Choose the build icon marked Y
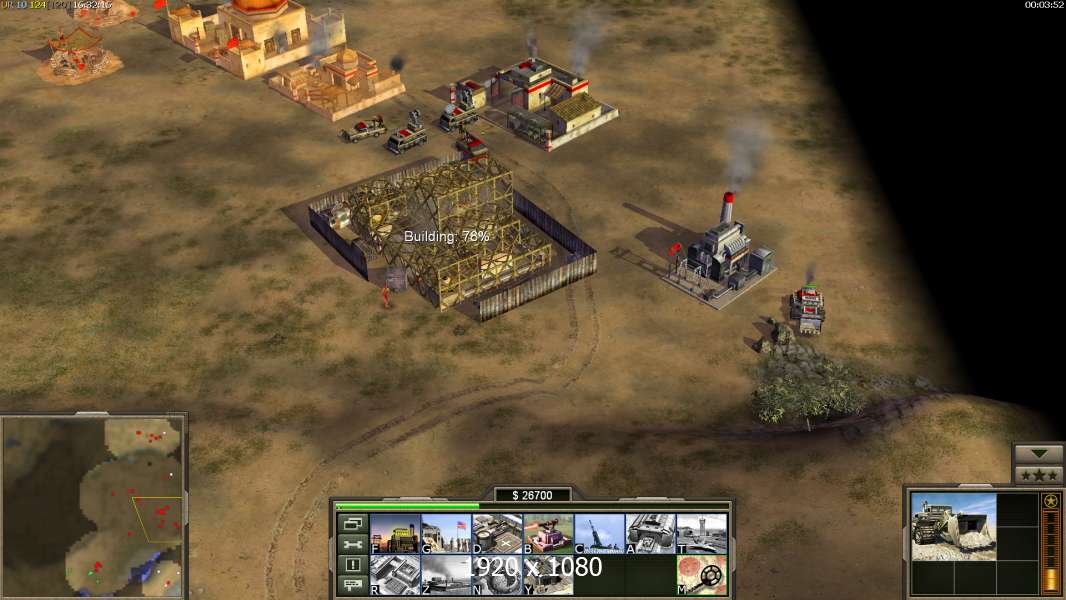The width and height of the screenshot is (1066, 600). pyautogui.click(x=548, y=575)
